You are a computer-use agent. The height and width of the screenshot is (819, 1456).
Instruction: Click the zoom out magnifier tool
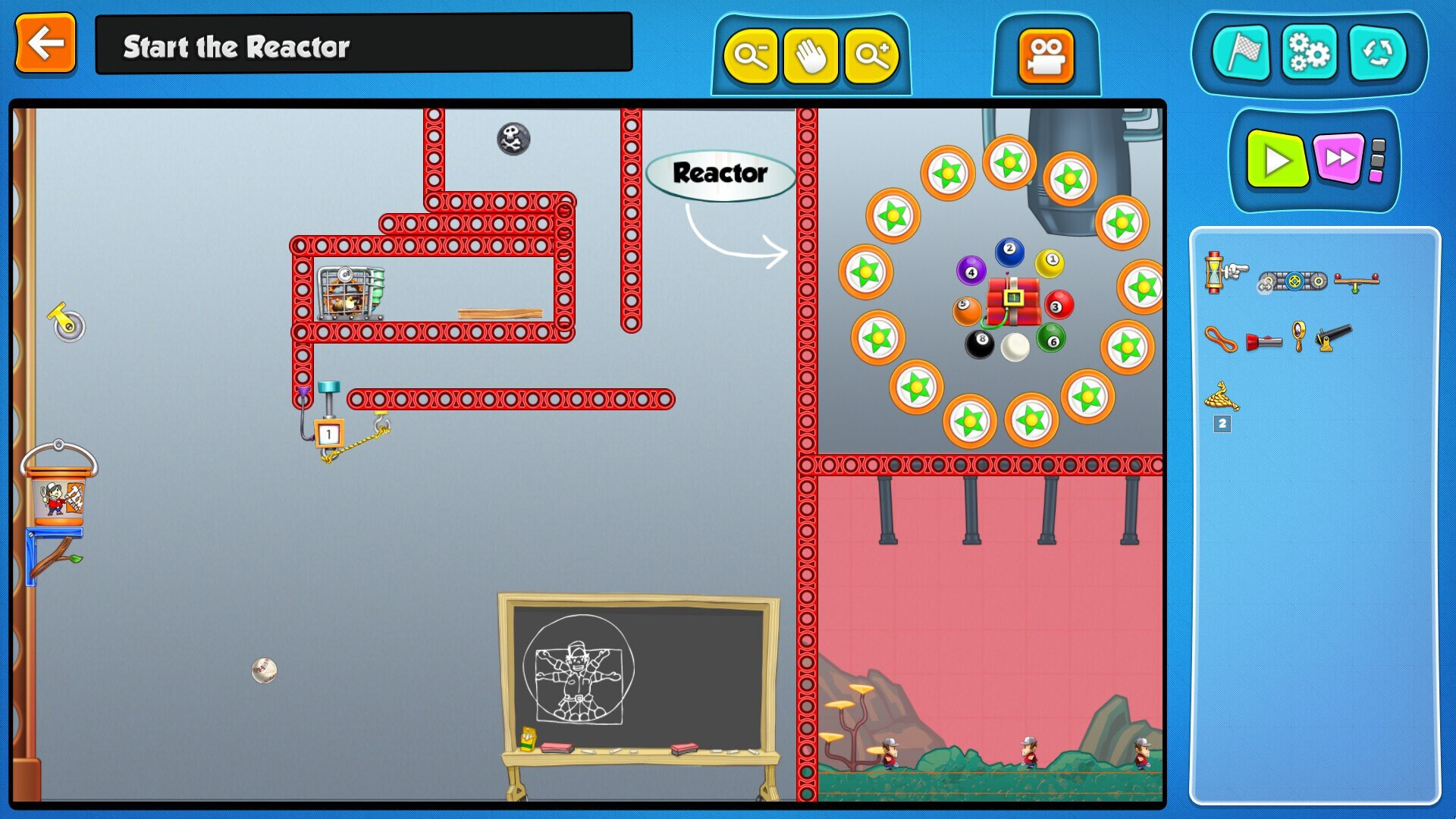click(x=750, y=56)
